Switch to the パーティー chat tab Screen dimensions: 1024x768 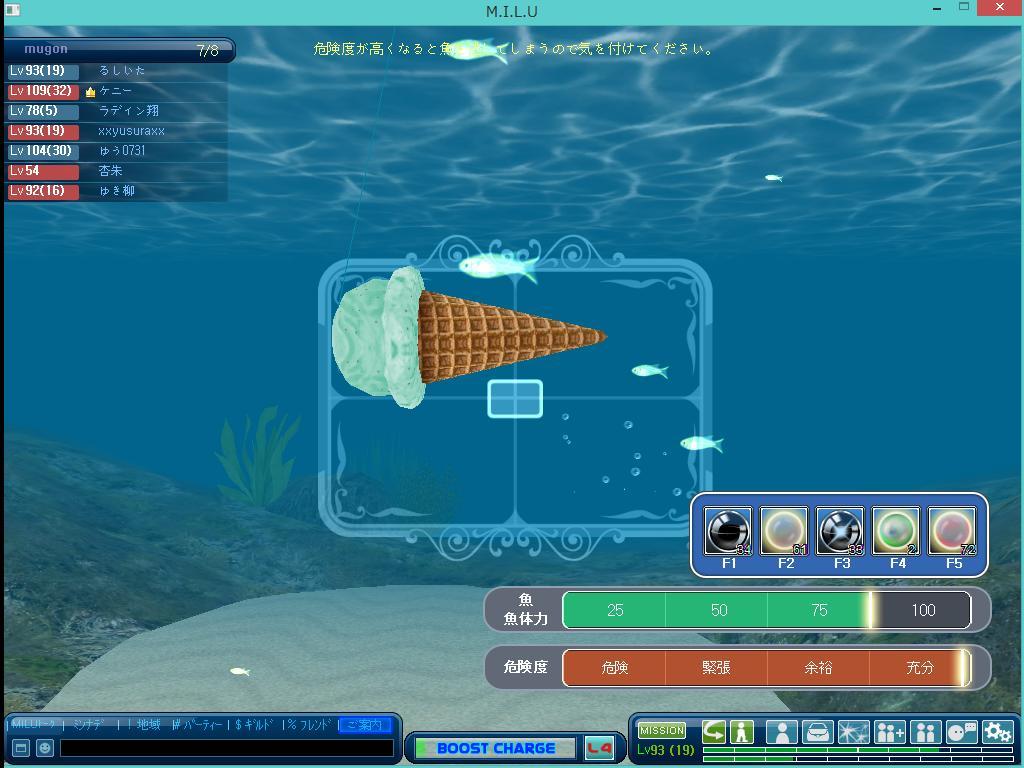197,725
